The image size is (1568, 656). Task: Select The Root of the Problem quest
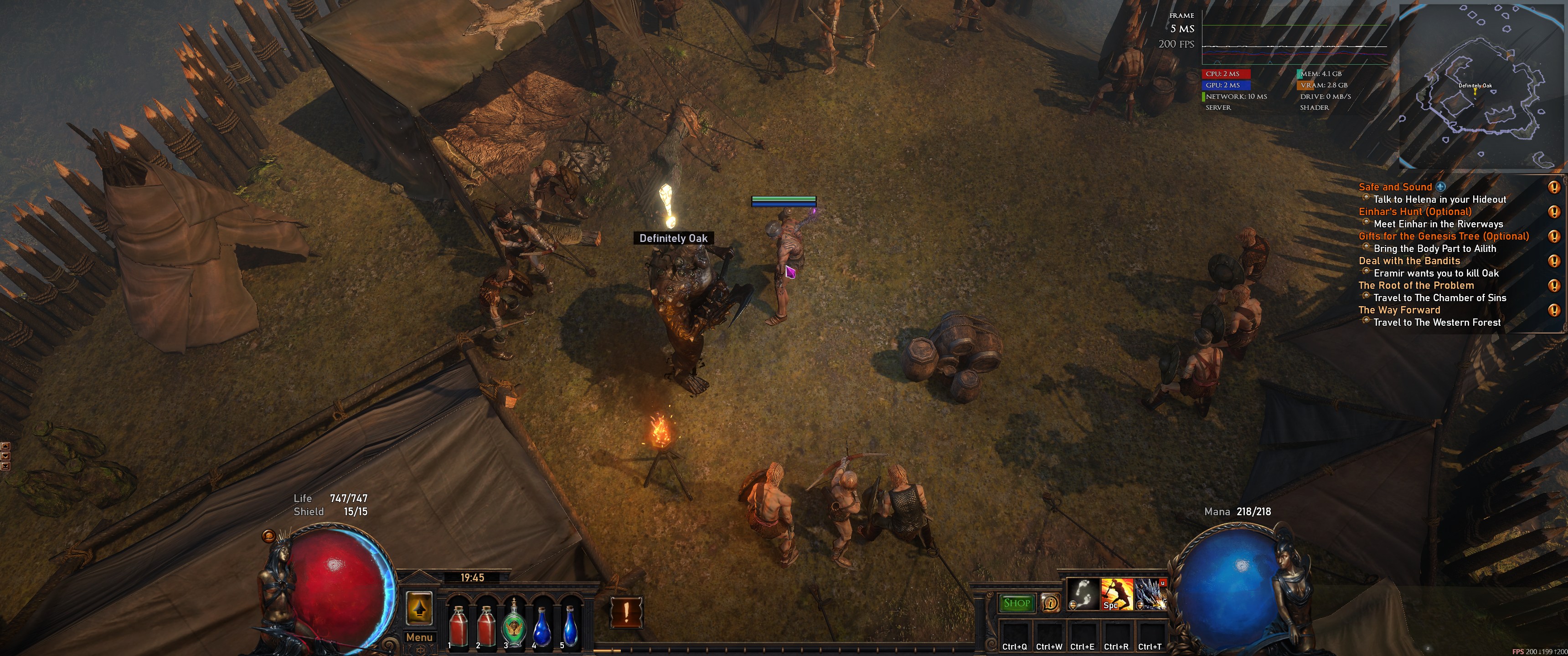tap(1416, 285)
